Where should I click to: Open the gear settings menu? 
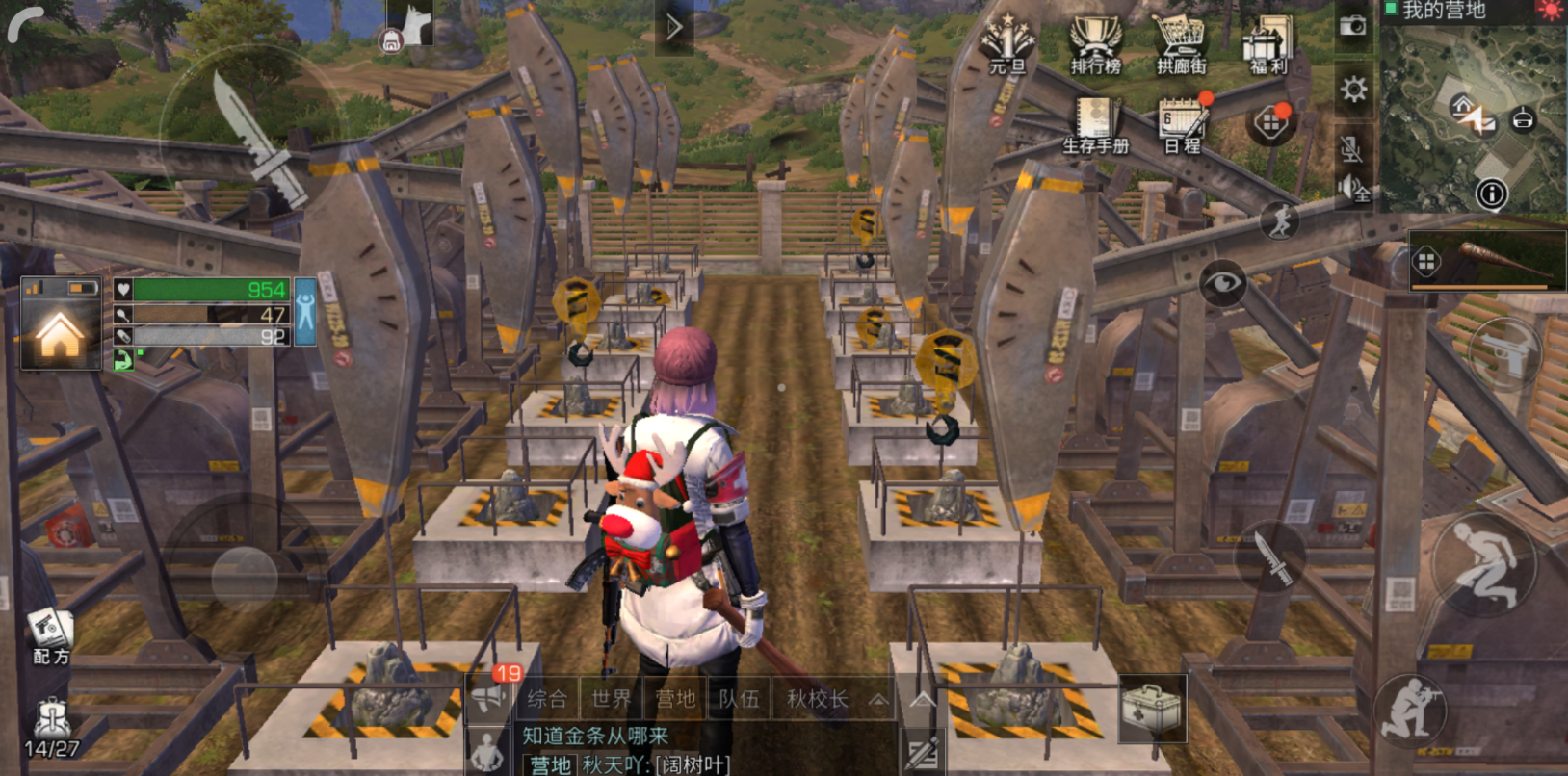(x=1353, y=90)
